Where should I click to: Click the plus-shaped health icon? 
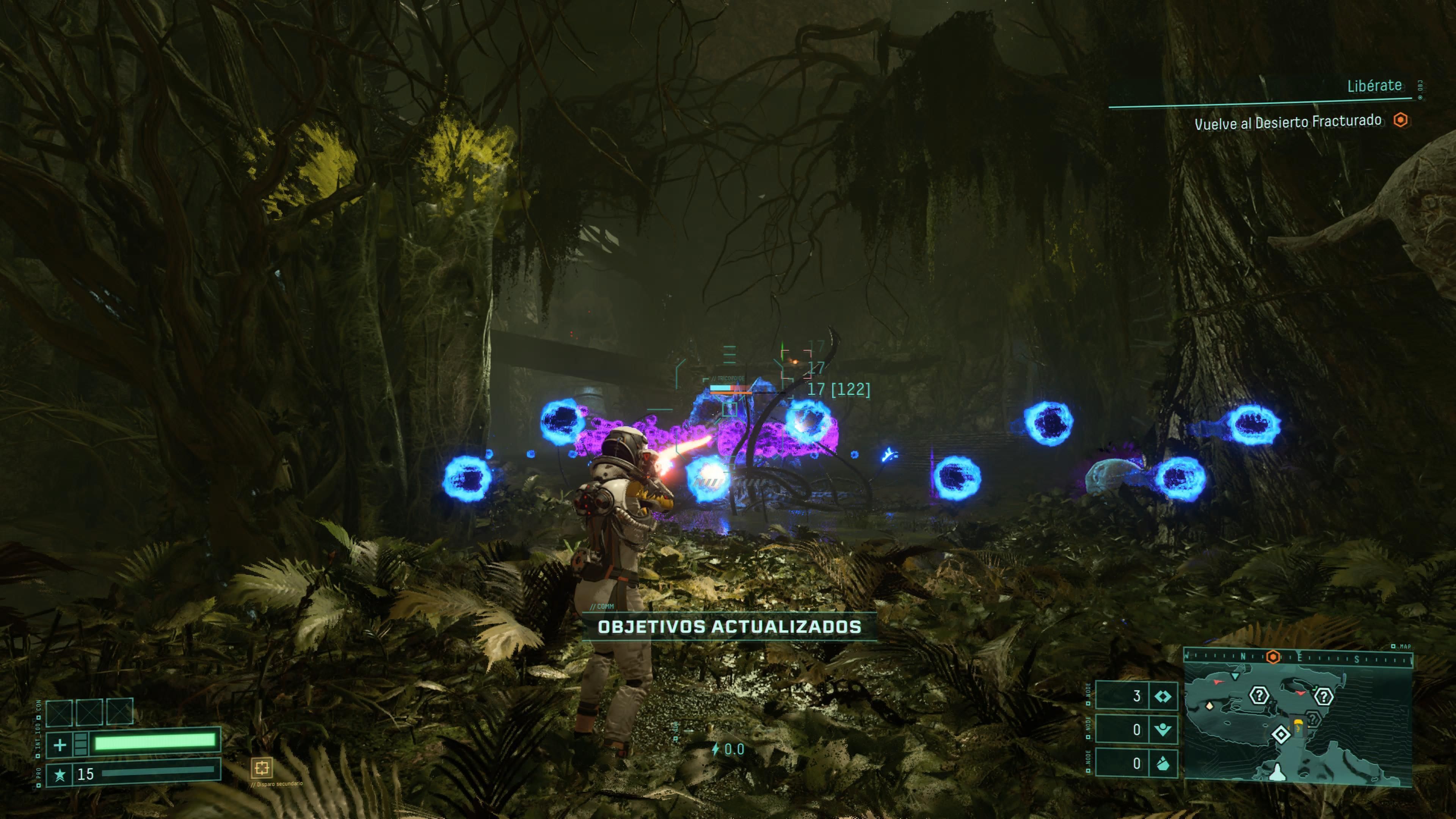coord(60,744)
